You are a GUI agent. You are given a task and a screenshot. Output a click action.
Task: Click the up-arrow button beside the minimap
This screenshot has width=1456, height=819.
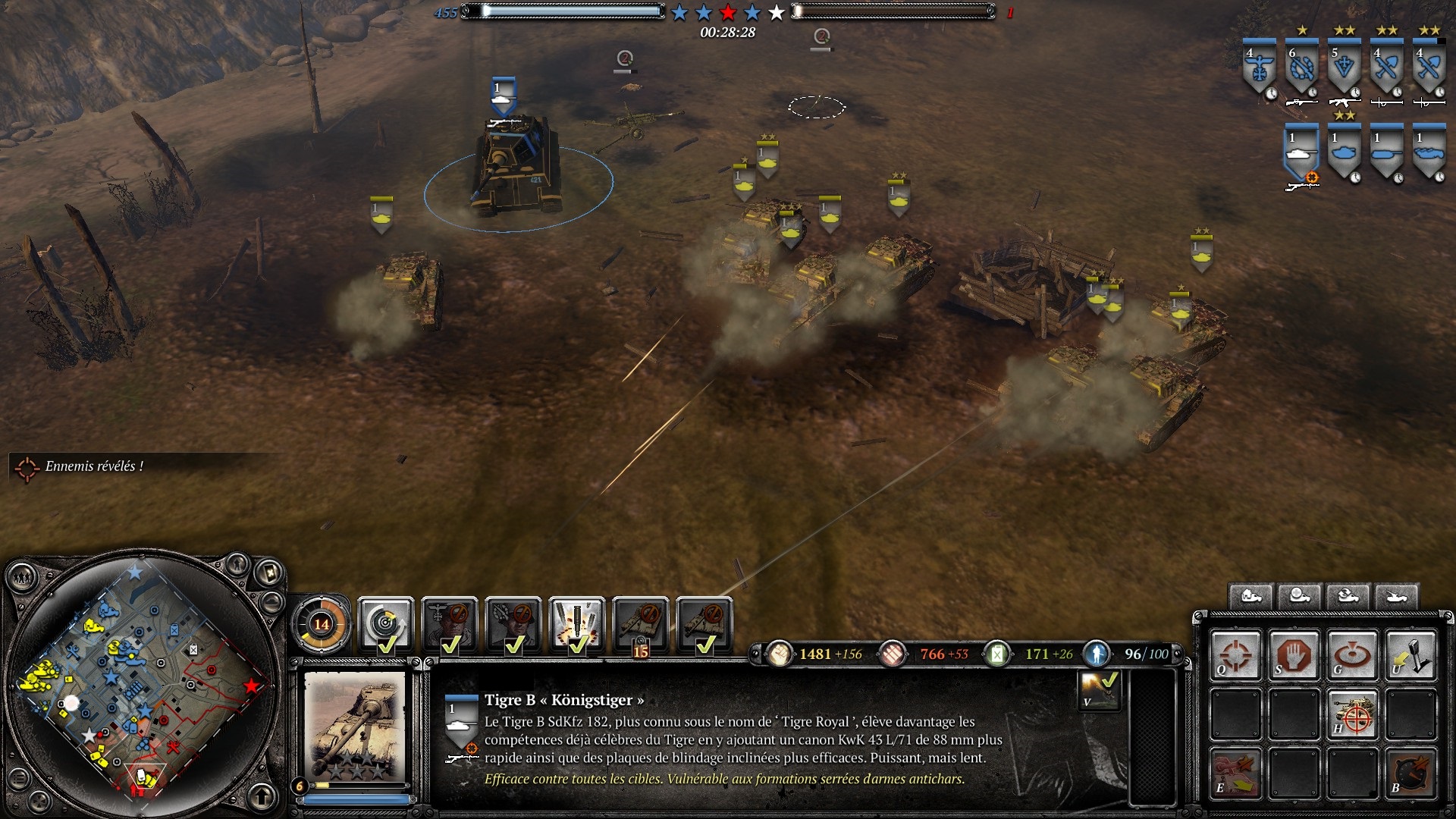click(262, 796)
